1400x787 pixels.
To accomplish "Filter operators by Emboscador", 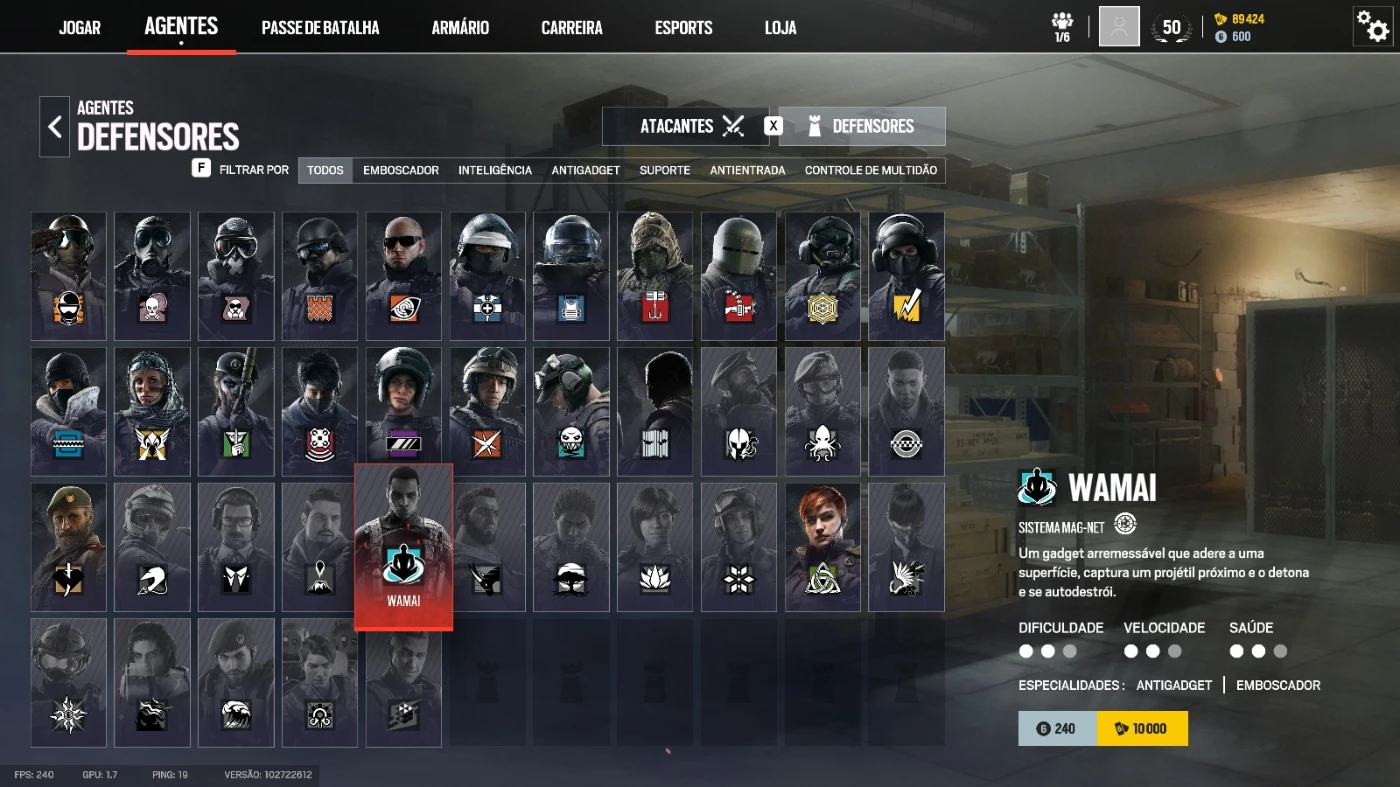I will point(401,170).
